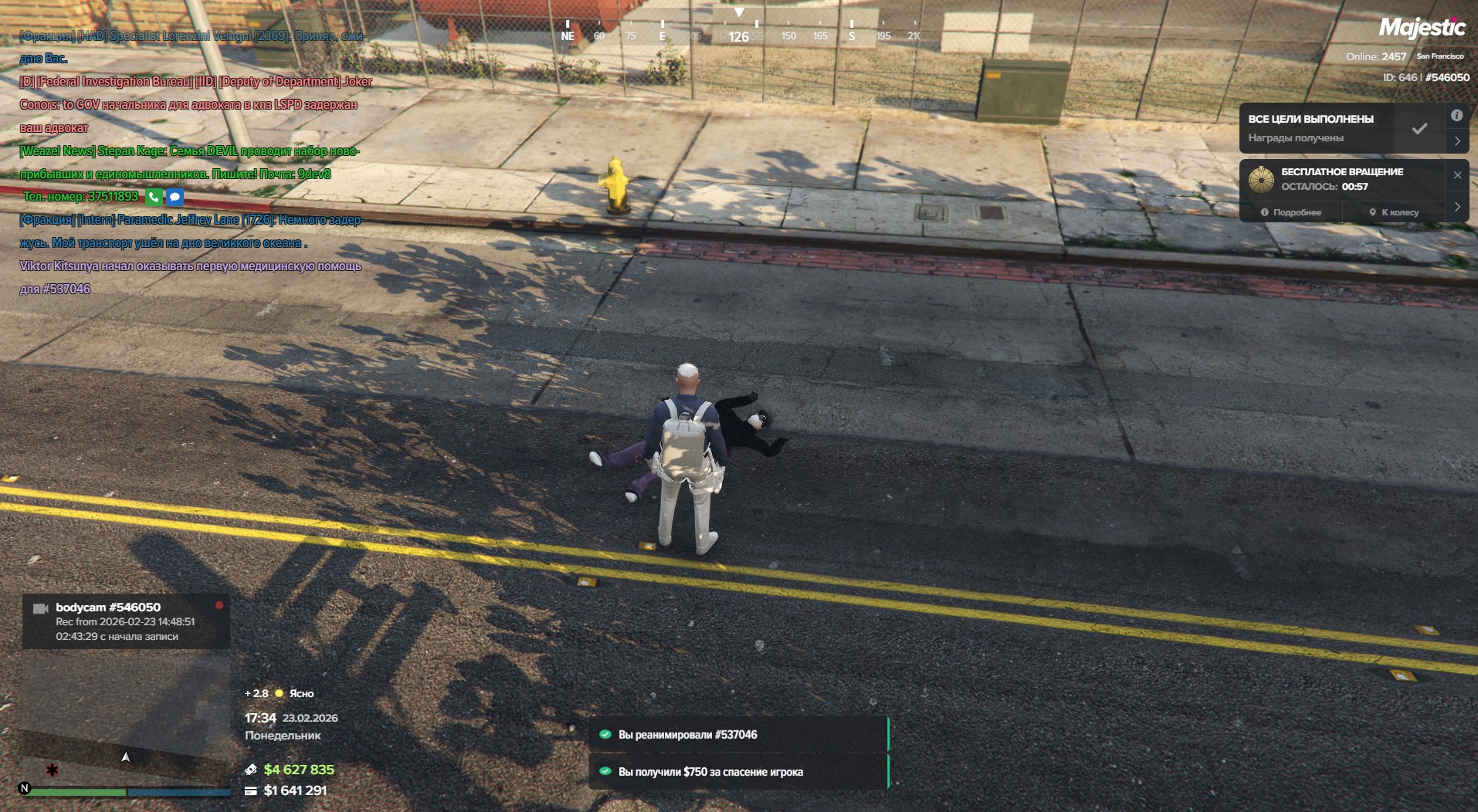Open the golden fortune wheel icon
Viewport: 1478px width, 812px height.
1261,179
